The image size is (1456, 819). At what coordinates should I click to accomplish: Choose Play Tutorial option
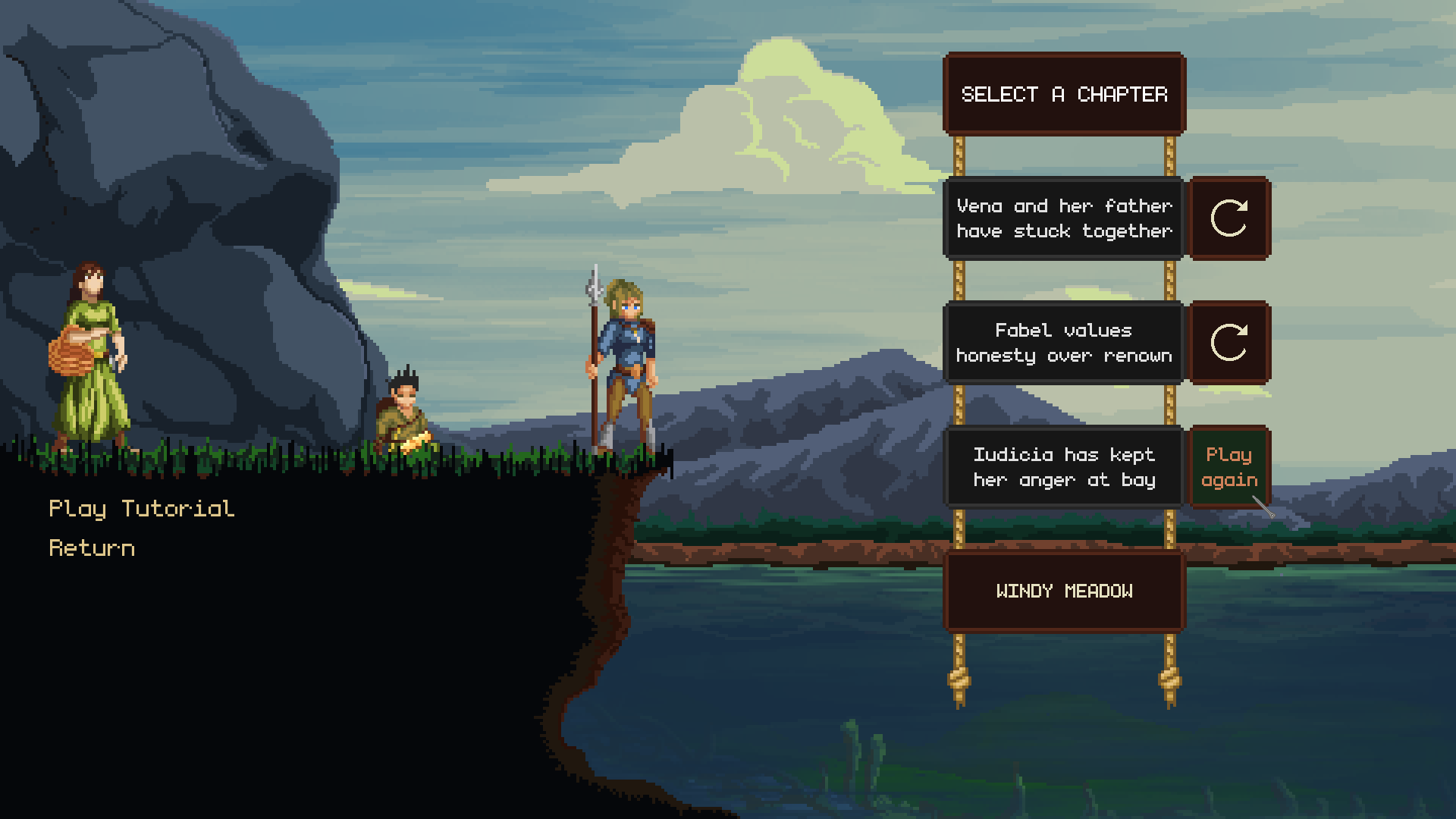point(142,509)
